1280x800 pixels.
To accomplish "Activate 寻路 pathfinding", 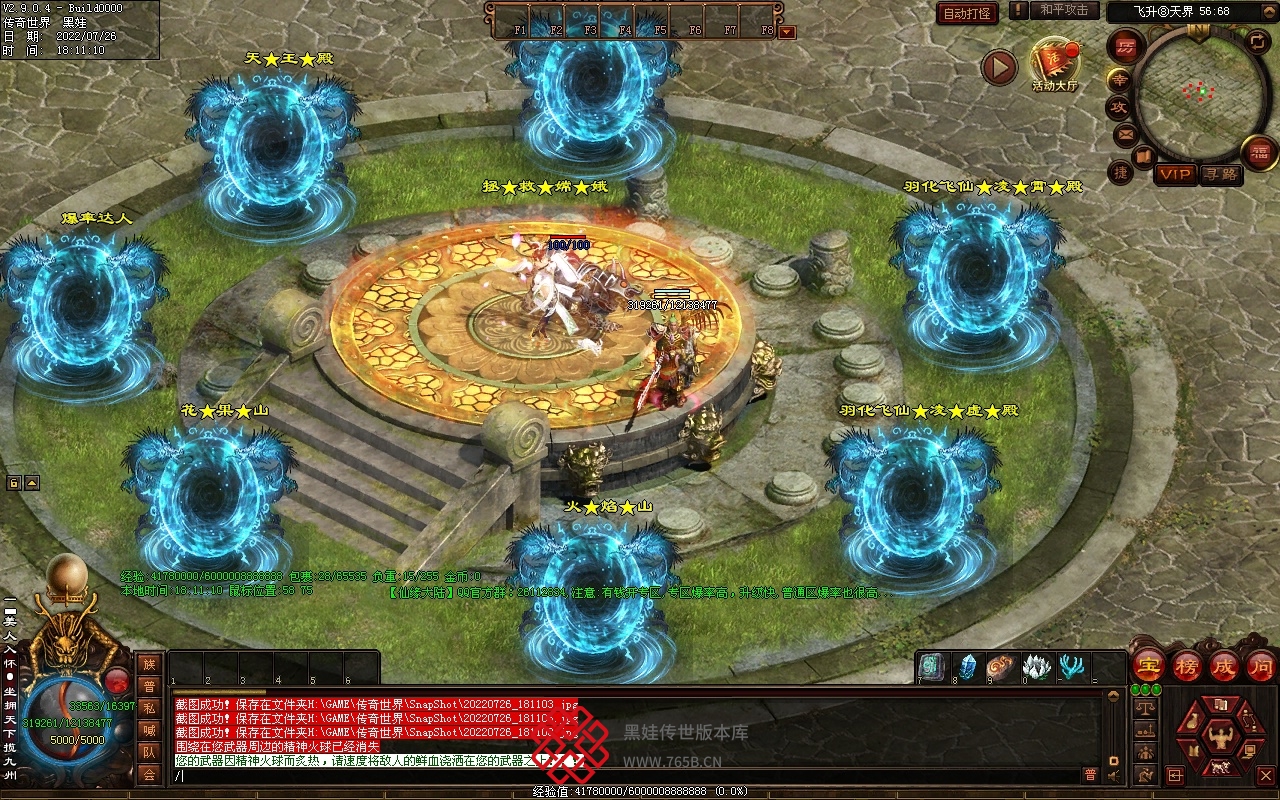I will pos(1219,174).
